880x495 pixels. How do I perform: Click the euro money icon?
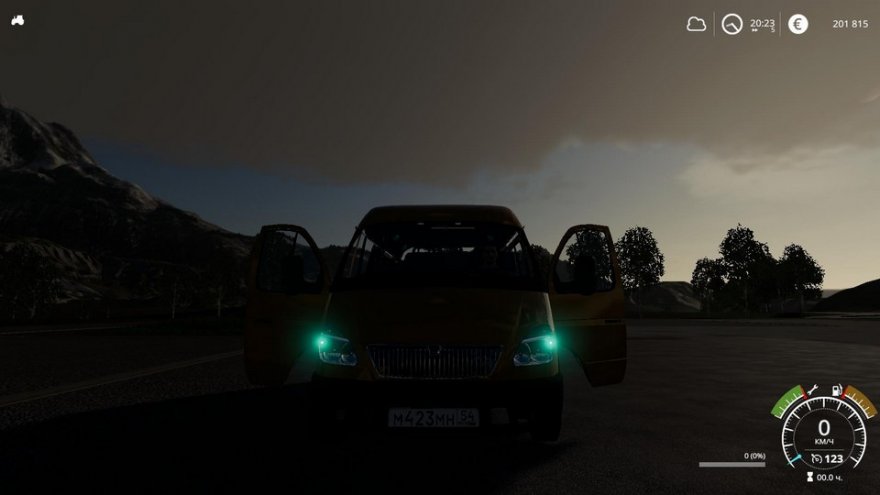798,24
